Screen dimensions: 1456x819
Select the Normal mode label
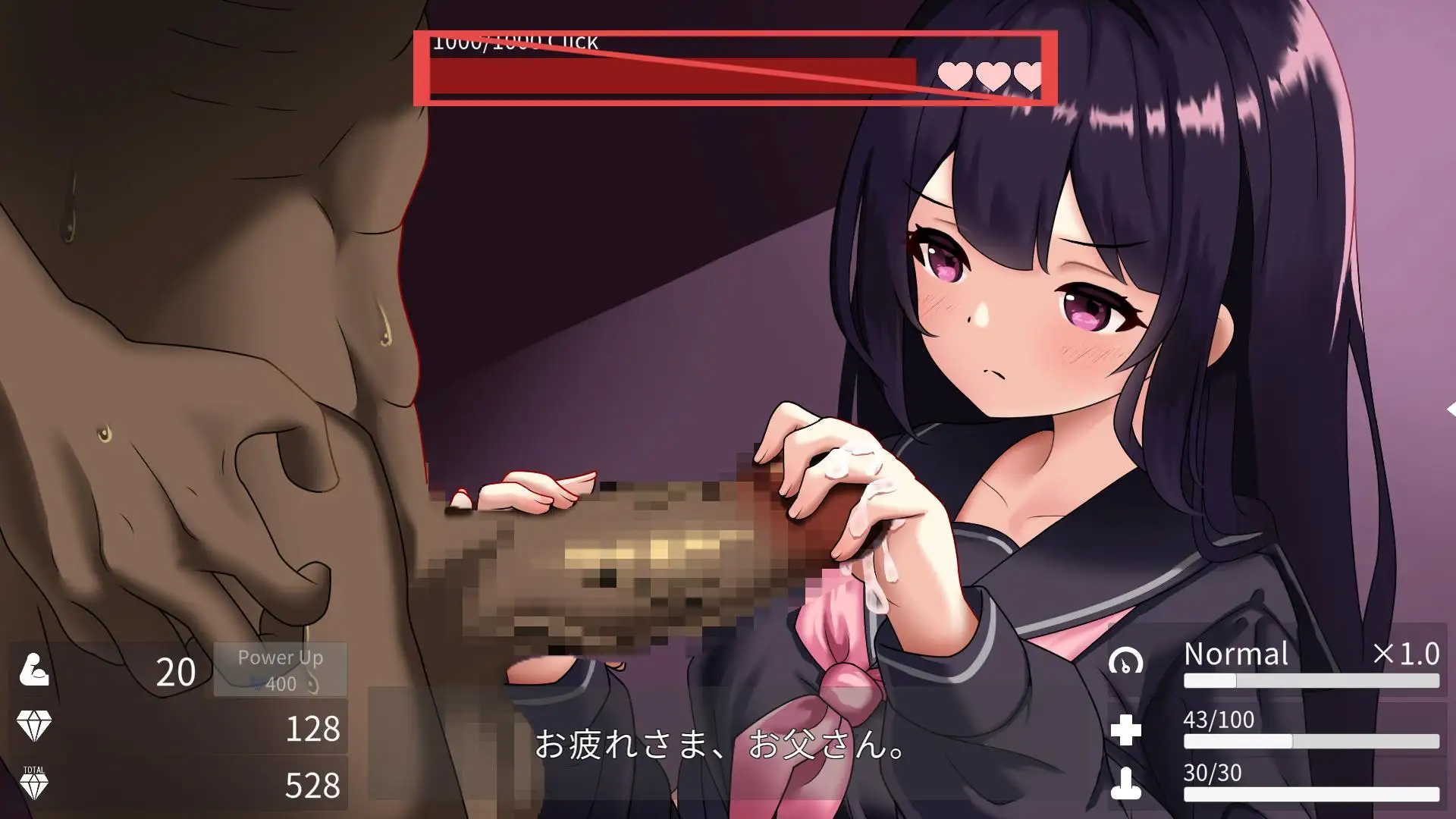tap(1236, 653)
